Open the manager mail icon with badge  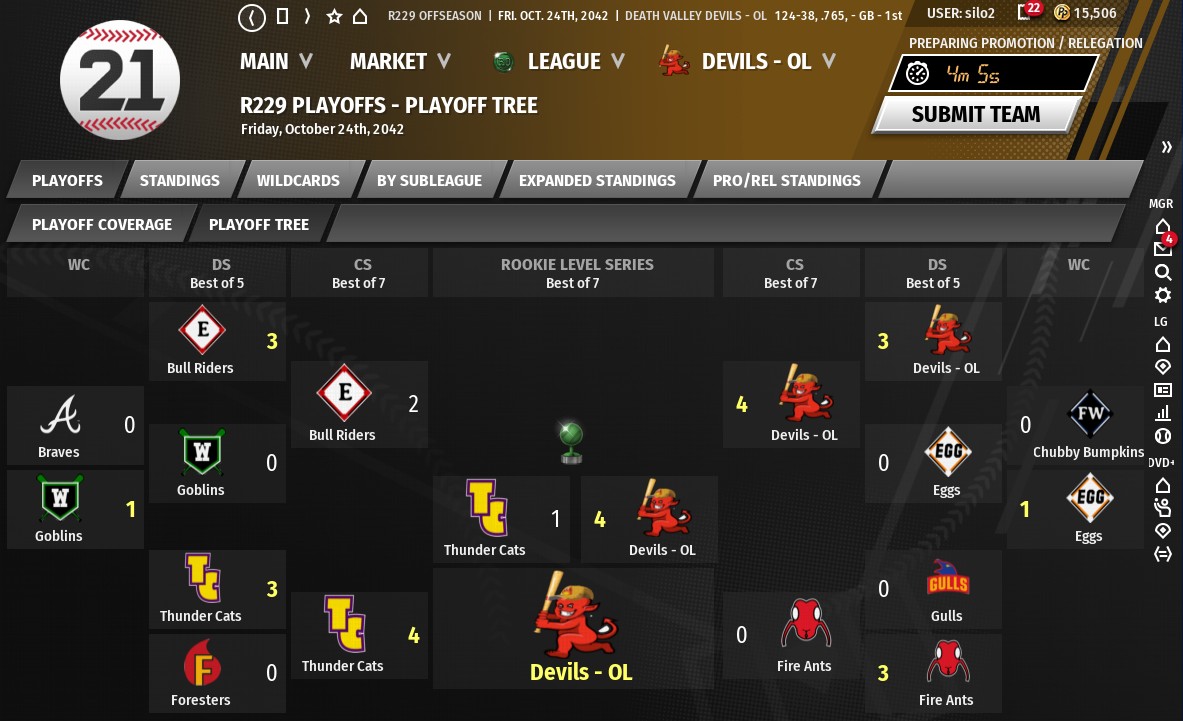(1163, 248)
